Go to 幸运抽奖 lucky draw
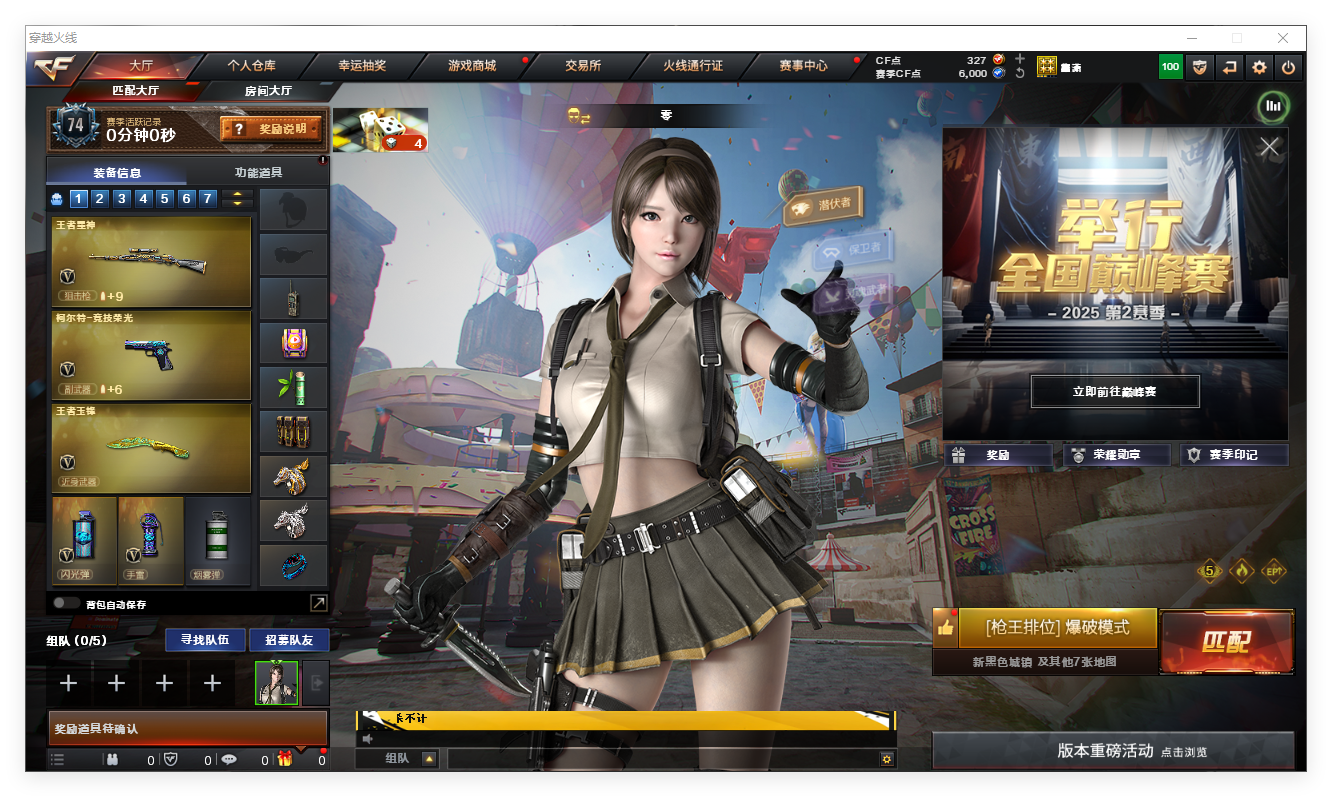1332x797 pixels. point(361,66)
